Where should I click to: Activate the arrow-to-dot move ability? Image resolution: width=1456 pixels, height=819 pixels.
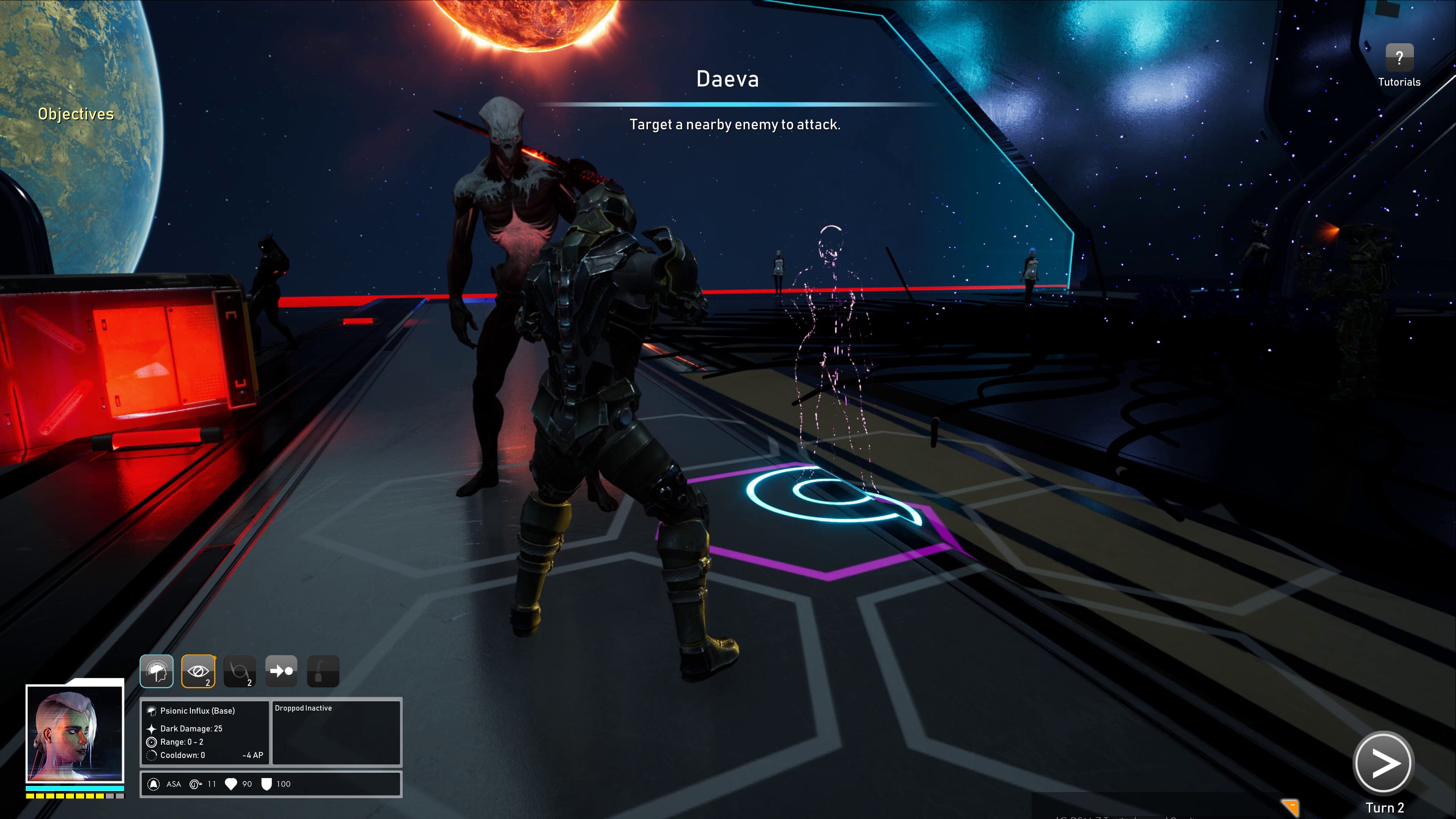coord(281,672)
